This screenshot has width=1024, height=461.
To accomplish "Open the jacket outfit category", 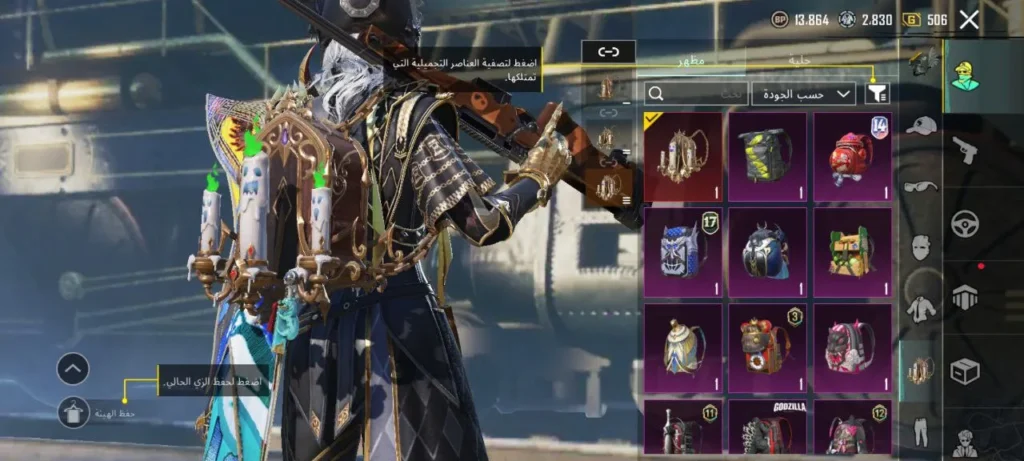I will coord(921,308).
